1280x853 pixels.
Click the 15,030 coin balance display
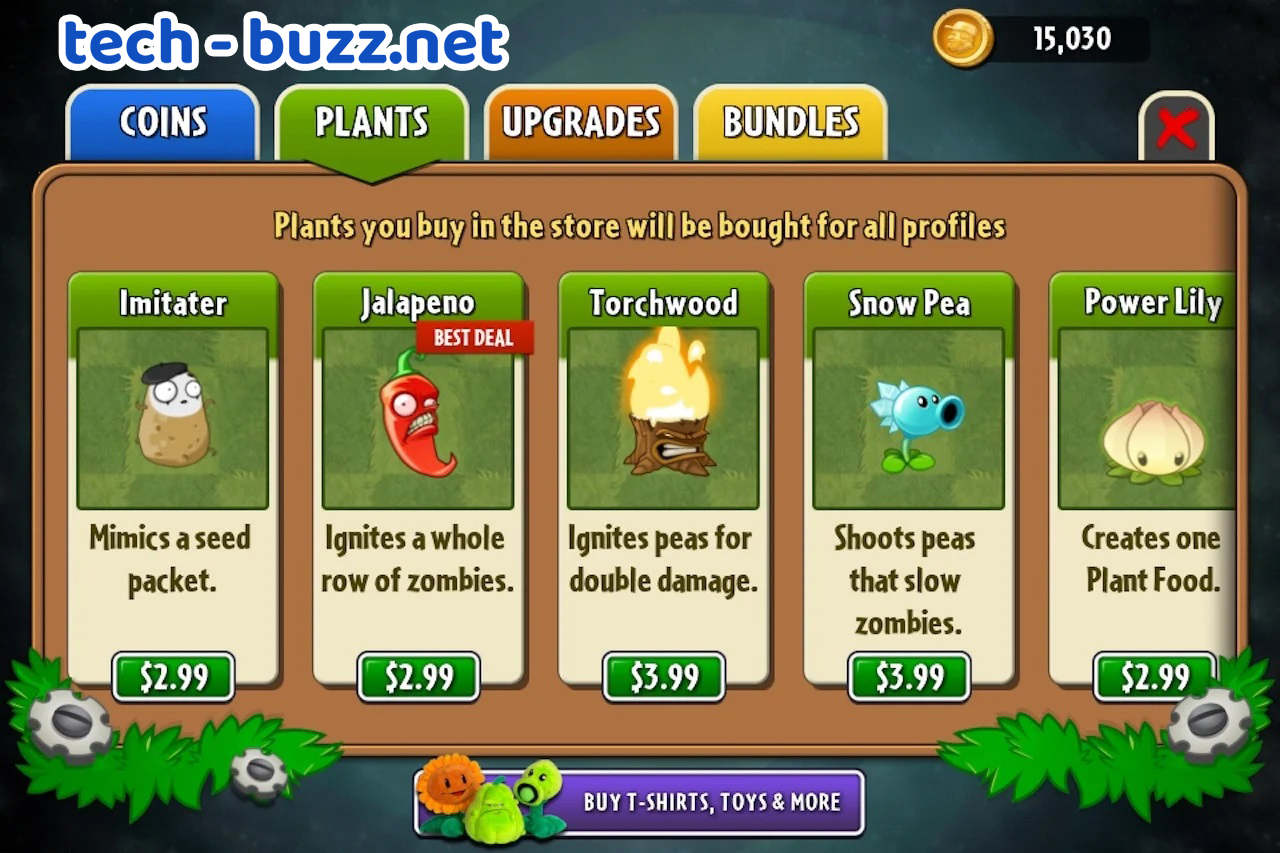(x=1072, y=38)
